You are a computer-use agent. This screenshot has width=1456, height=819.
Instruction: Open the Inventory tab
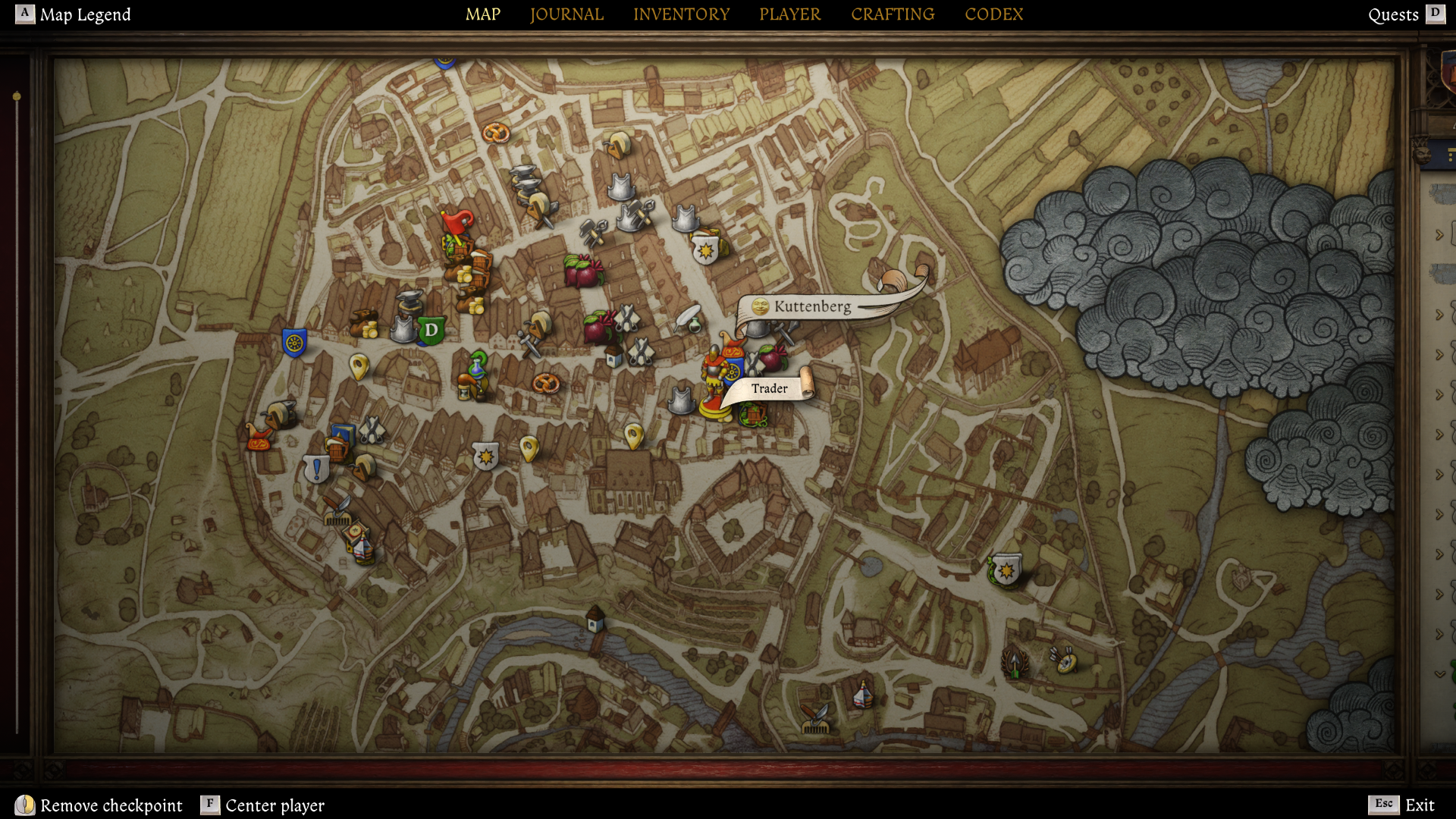coord(681,14)
